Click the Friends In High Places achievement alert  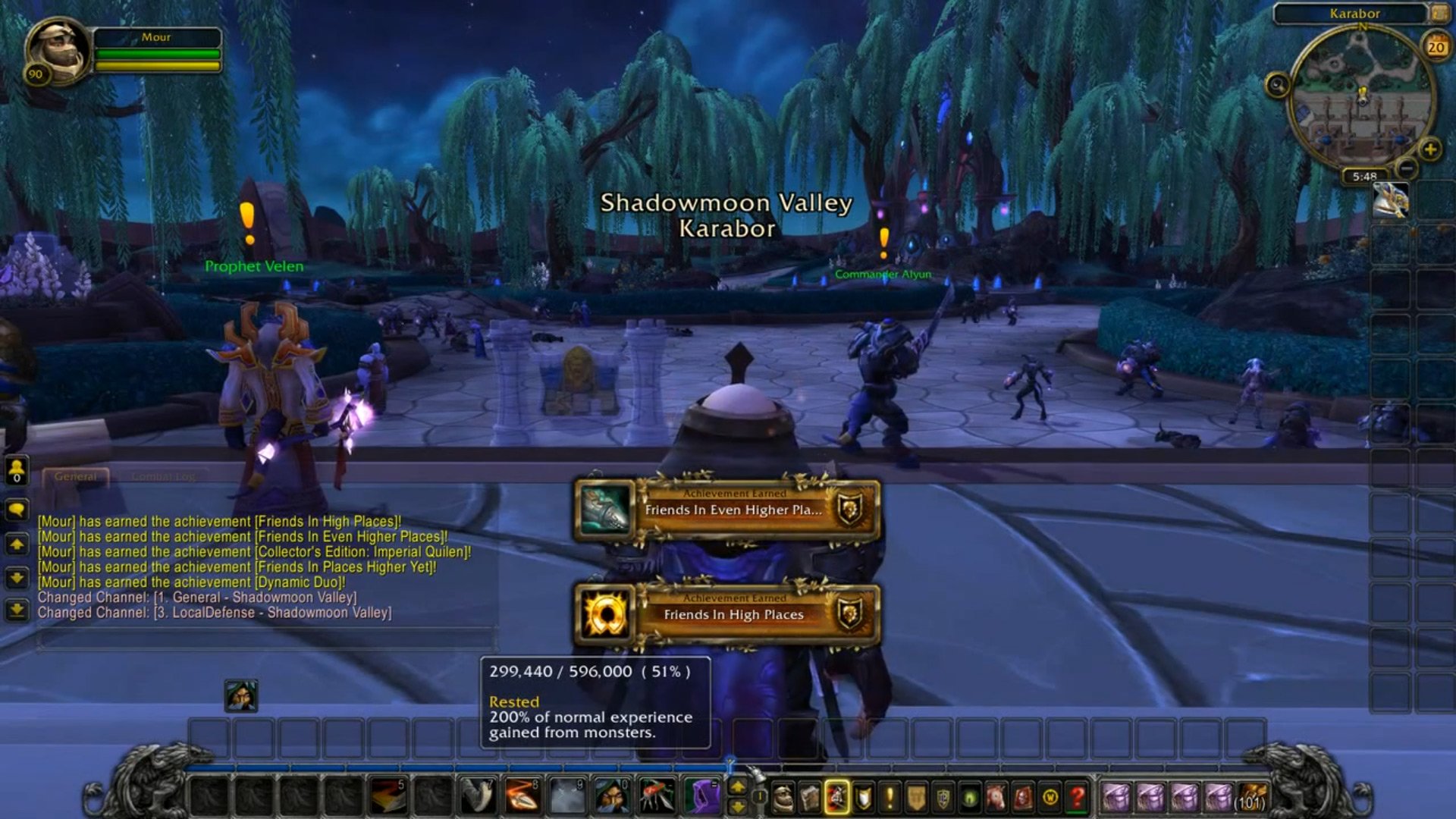(726, 613)
